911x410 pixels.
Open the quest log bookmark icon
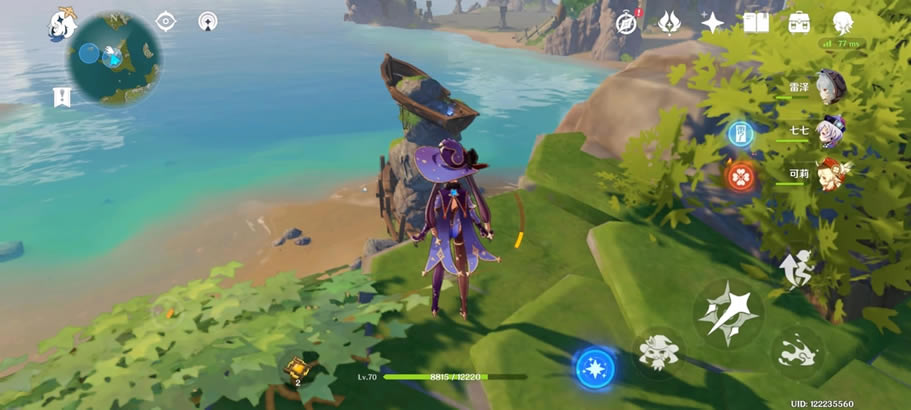coord(61,97)
